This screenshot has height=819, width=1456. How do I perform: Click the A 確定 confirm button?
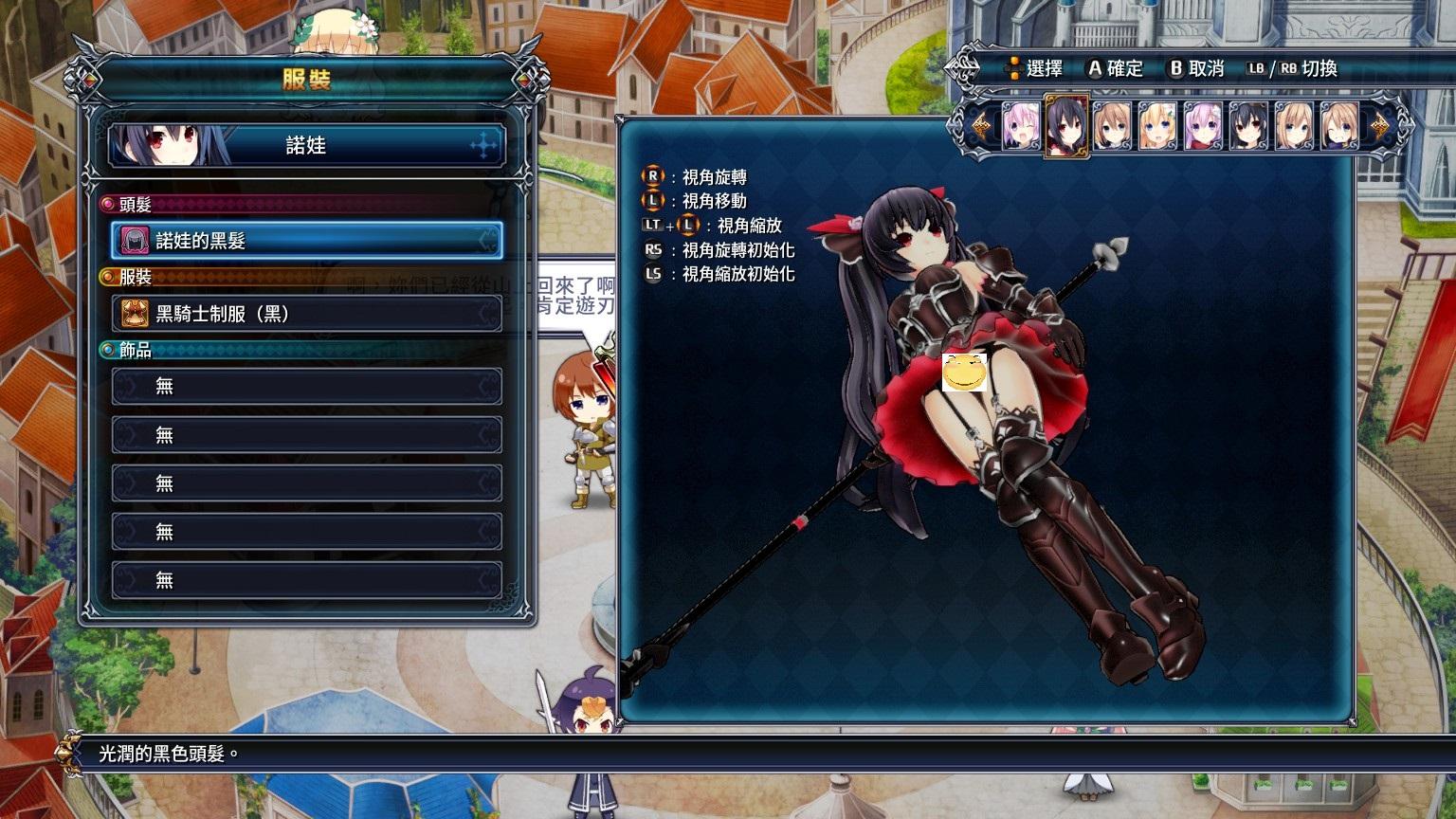coord(1096,68)
